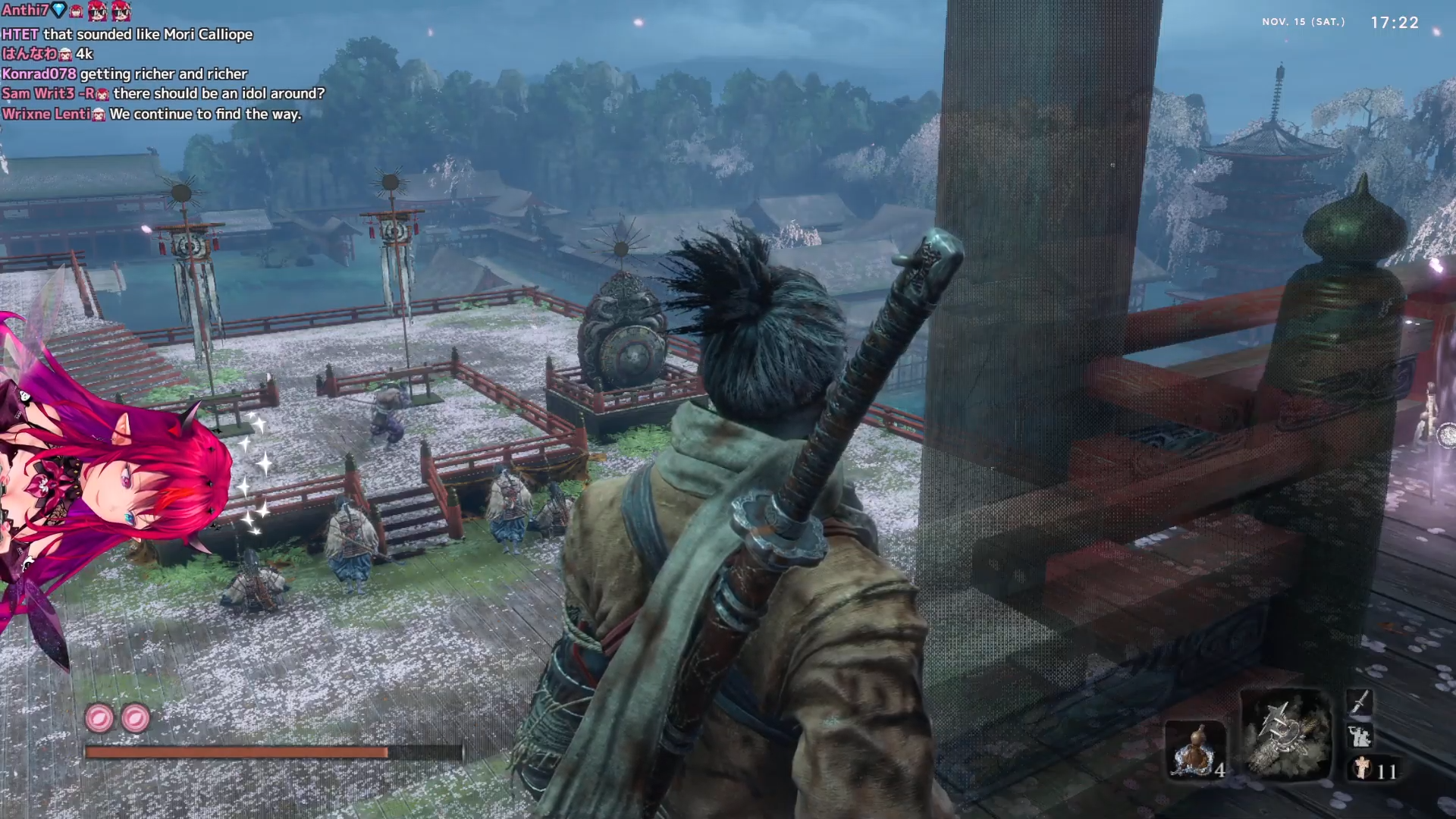Activate the Loaded Axe prosthetic tool slot
The width and height of the screenshot is (1456, 819).
(1285, 735)
